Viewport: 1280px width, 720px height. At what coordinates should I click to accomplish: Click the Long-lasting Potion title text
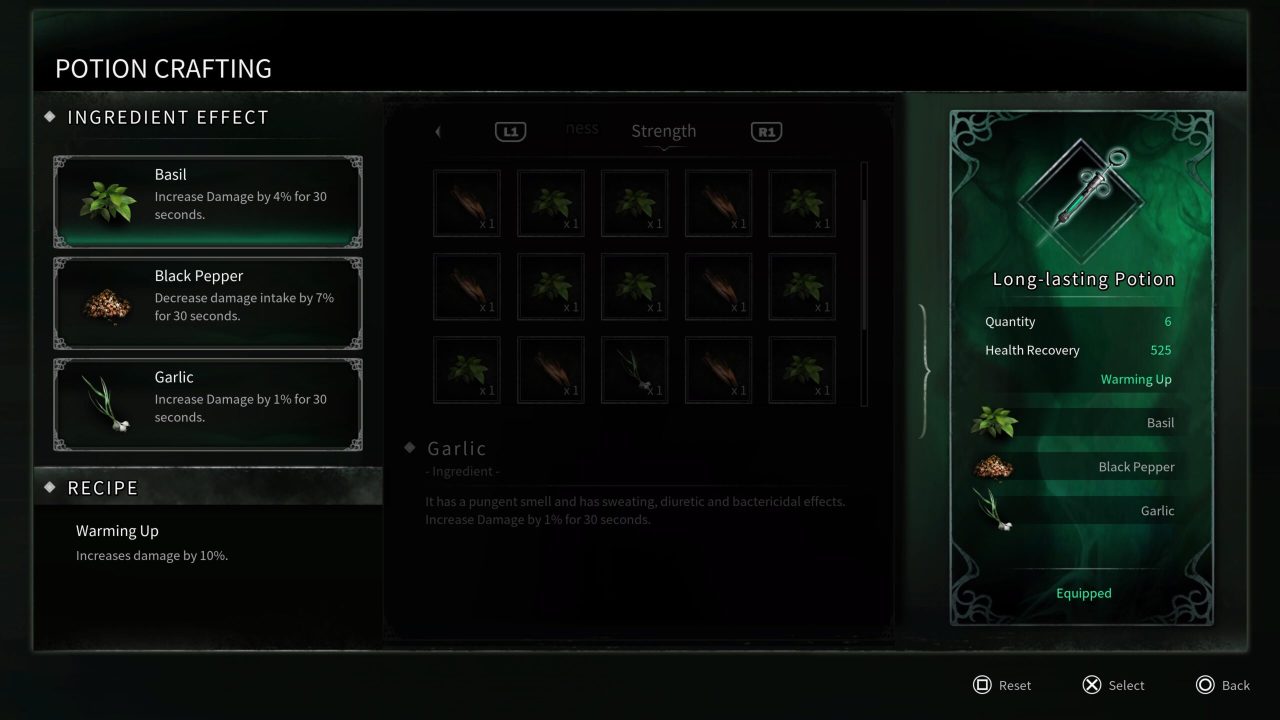coord(1083,279)
